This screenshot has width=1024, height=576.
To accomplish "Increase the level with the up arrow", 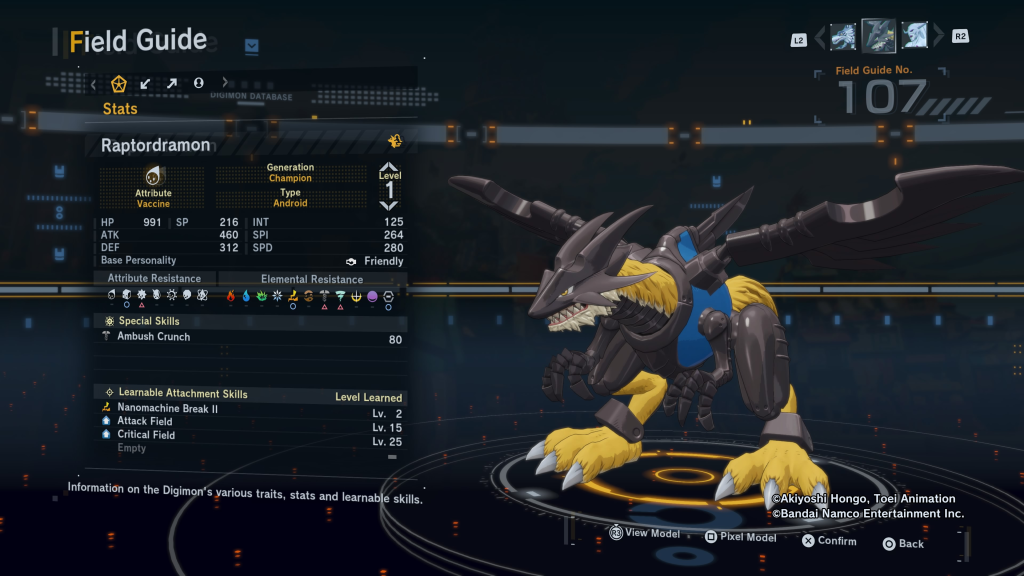I will (x=389, y=167).
